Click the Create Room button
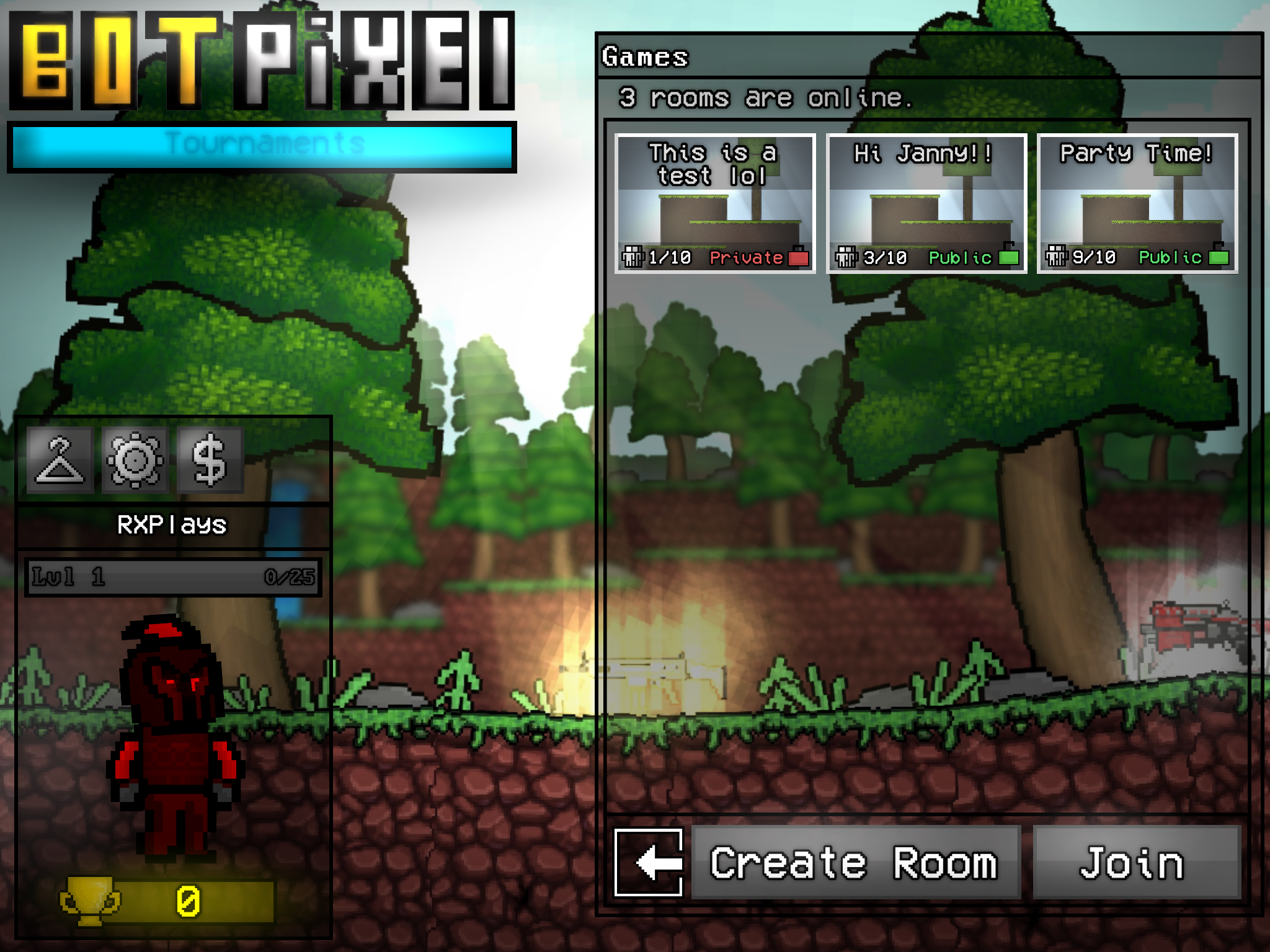This screenshot has height=952, width=1270. click(855, 862)
